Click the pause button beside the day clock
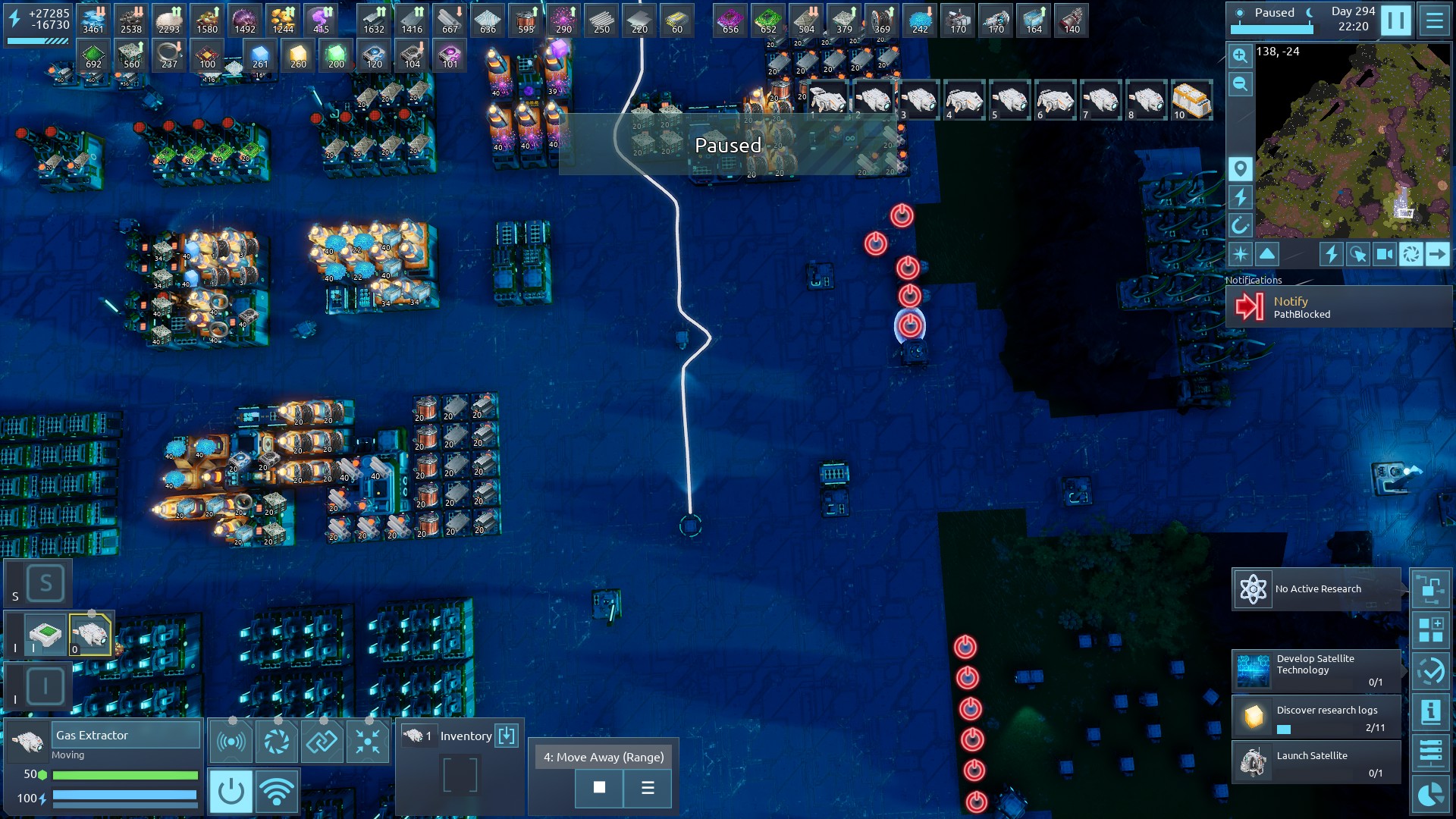Image resolution: width=1456 pixels, height=819 pixels. click(1395, 20)
